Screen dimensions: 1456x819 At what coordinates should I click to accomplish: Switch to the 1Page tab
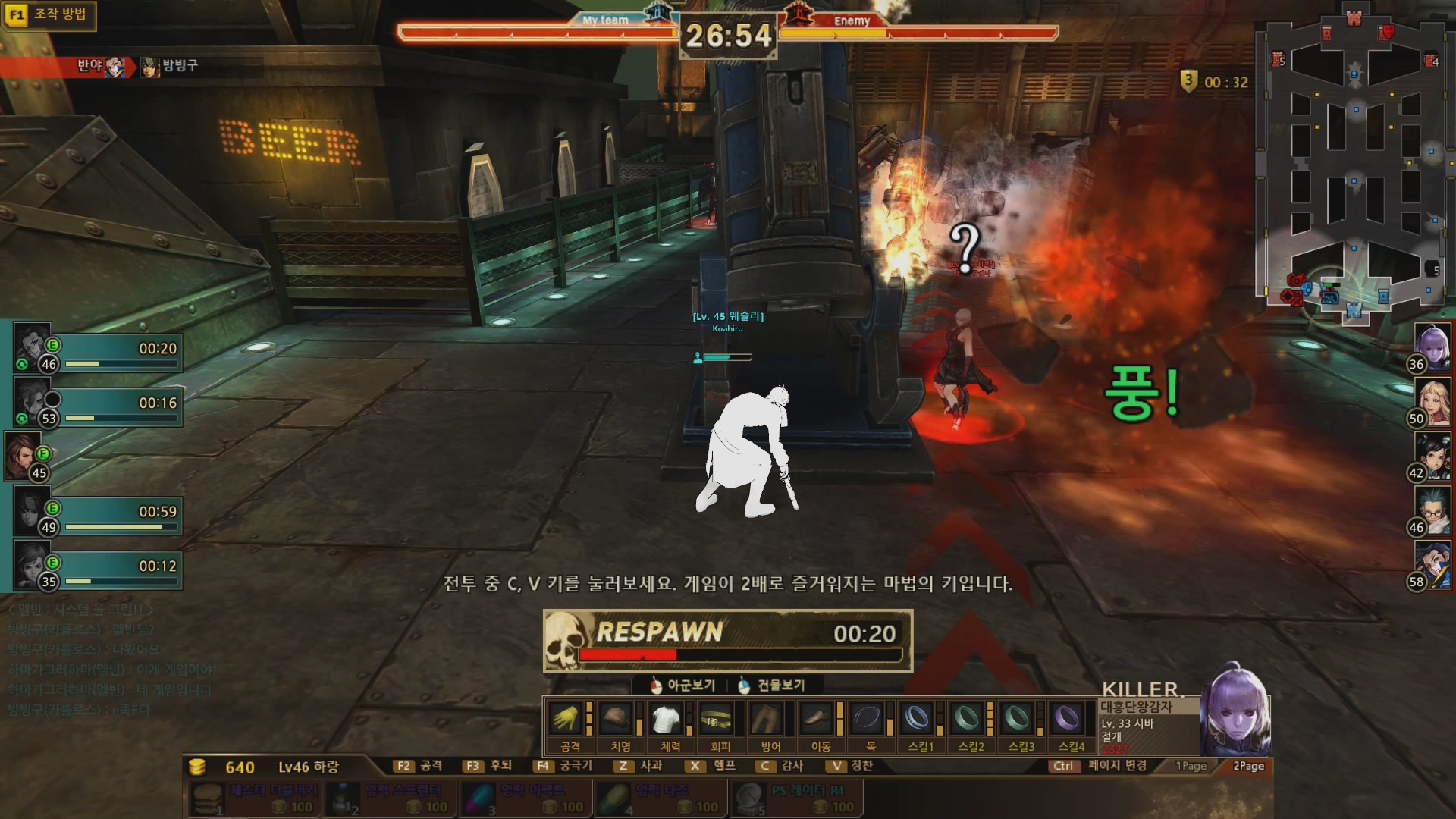1191,766
